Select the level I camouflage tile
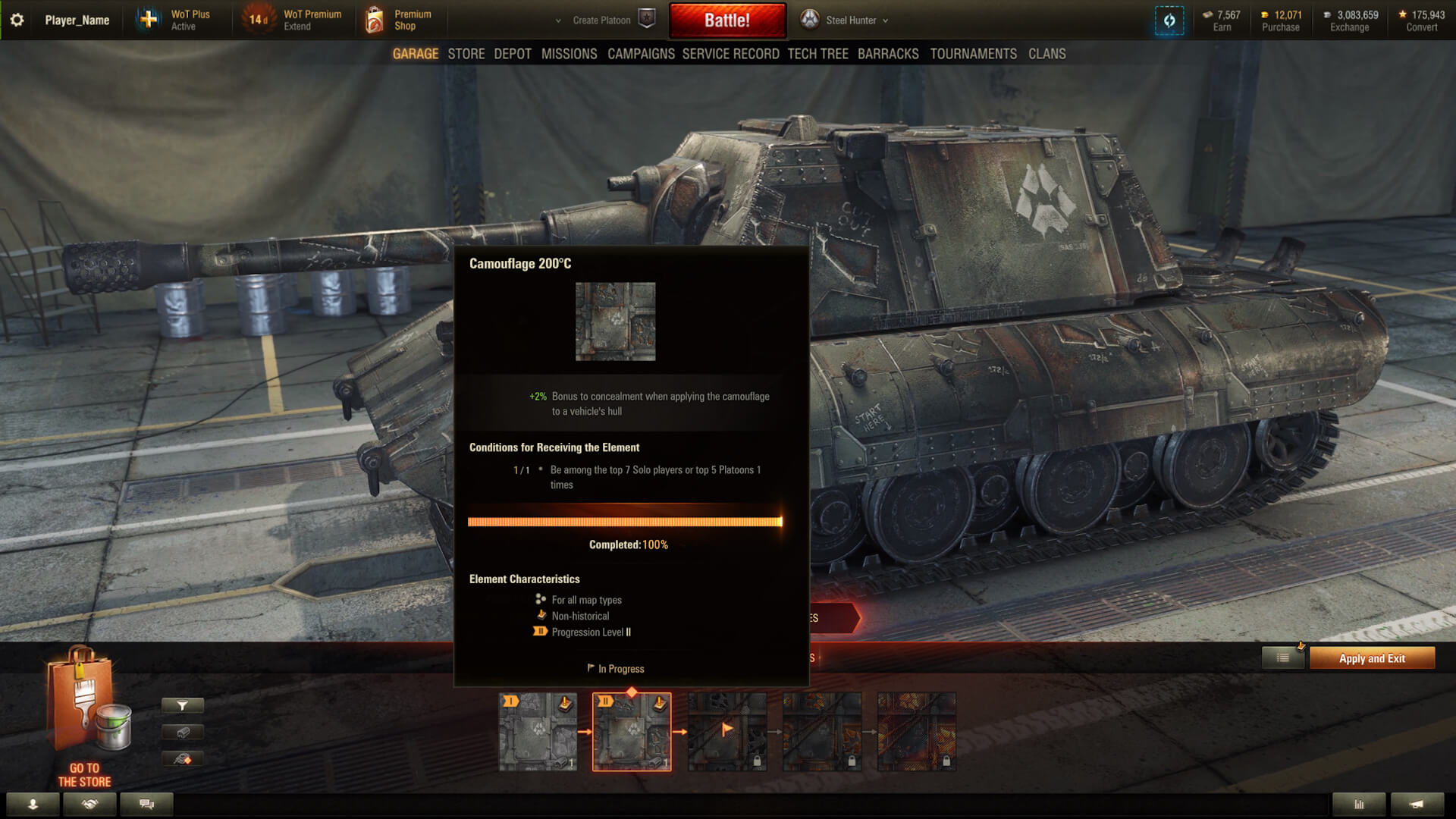Image resolution: width=1456 pixels, height=819 pixels. [x=538, y=732]
